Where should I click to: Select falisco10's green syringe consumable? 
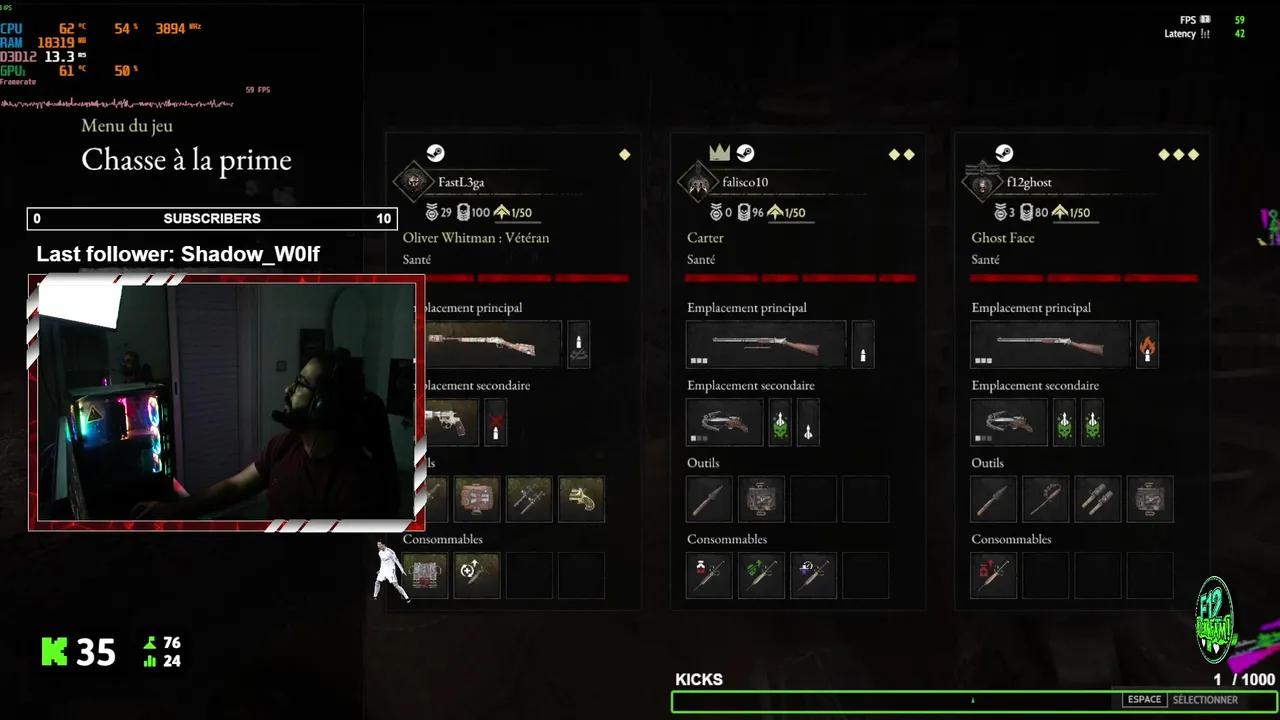[x=761, y=575]
